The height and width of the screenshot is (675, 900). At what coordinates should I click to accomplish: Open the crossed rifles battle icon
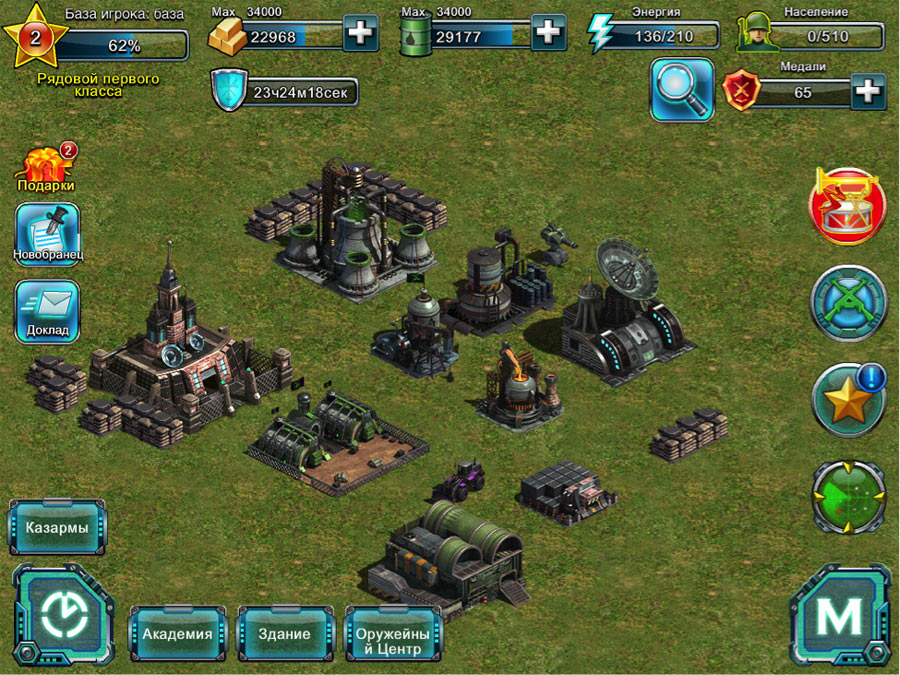coord(848,301)
